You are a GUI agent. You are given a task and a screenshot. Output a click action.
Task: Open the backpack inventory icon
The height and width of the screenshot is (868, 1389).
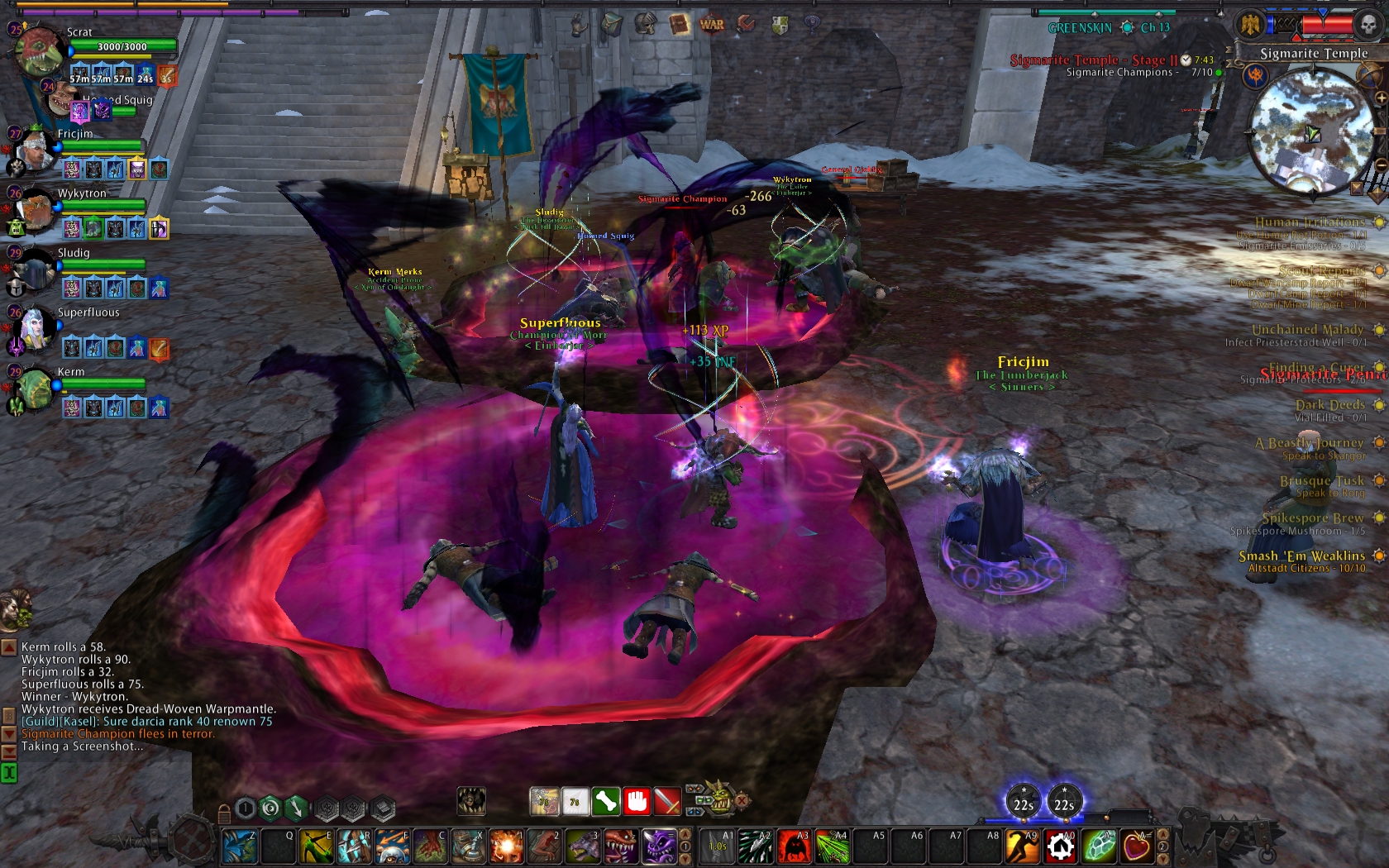tap(612, 23)
